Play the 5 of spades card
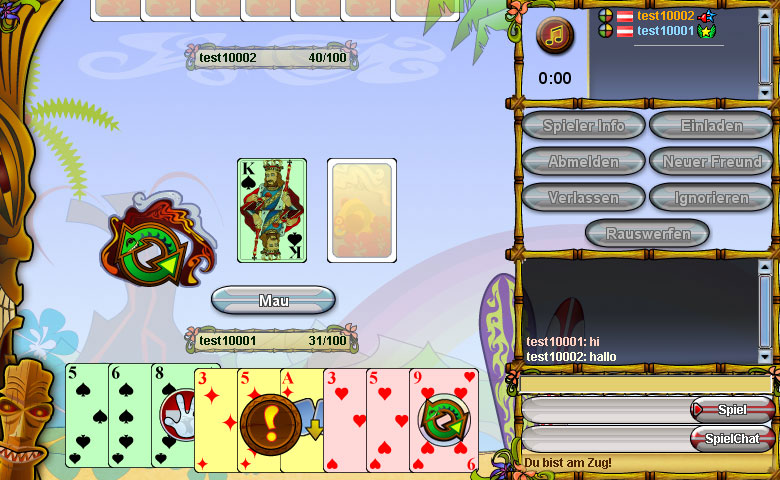780x480 pixels. pyautogui.click(x=85, y=415)
